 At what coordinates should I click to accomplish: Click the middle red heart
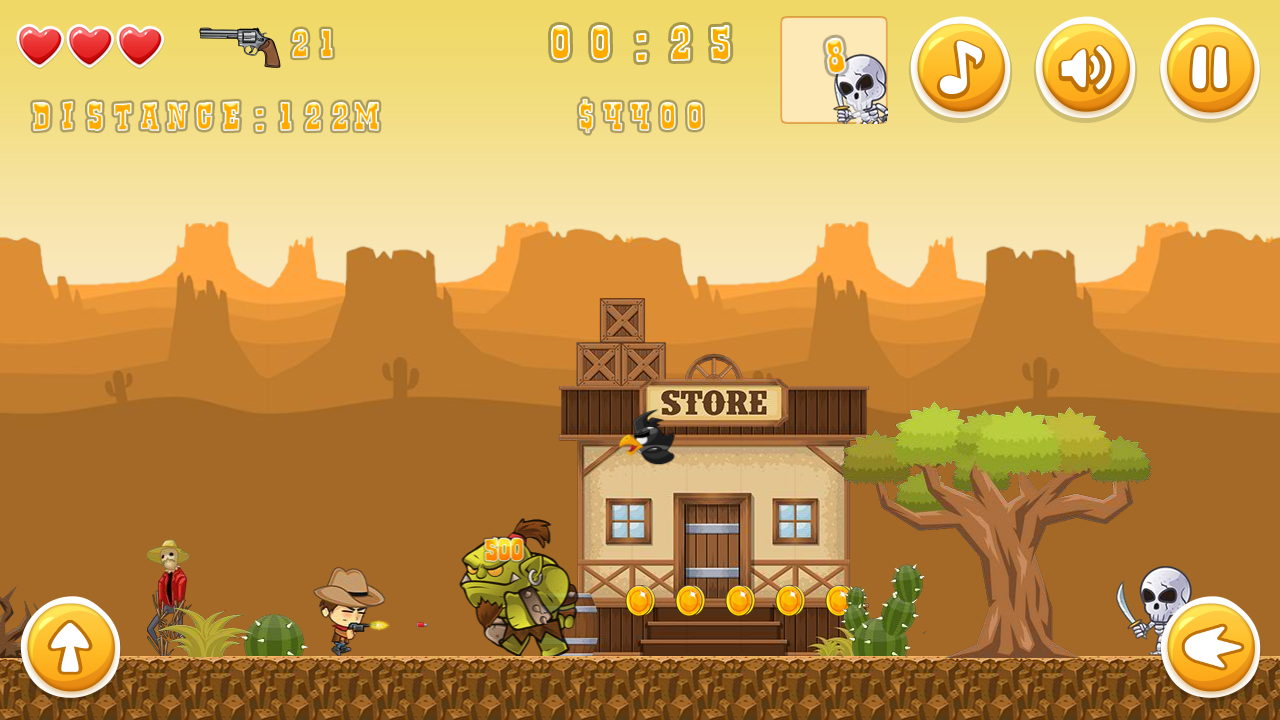point(90,45)
